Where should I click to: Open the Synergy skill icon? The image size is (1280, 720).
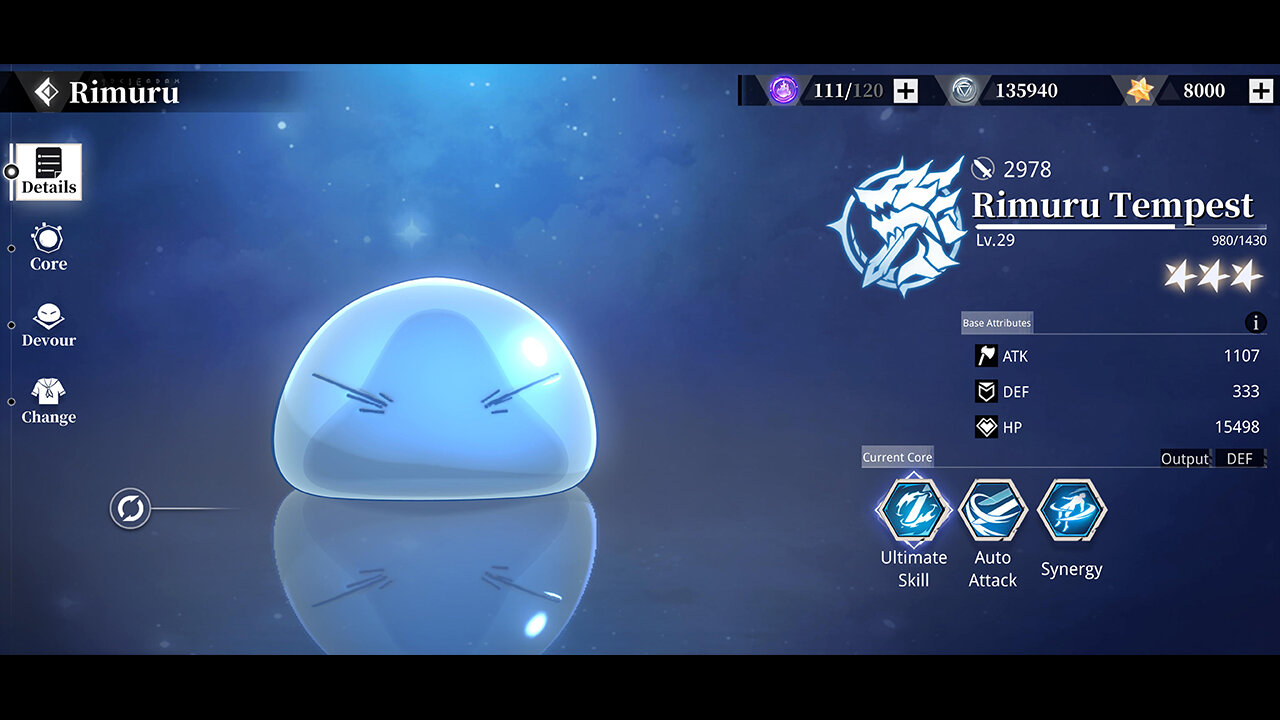pyautogui.click(x=1071, y=510)
